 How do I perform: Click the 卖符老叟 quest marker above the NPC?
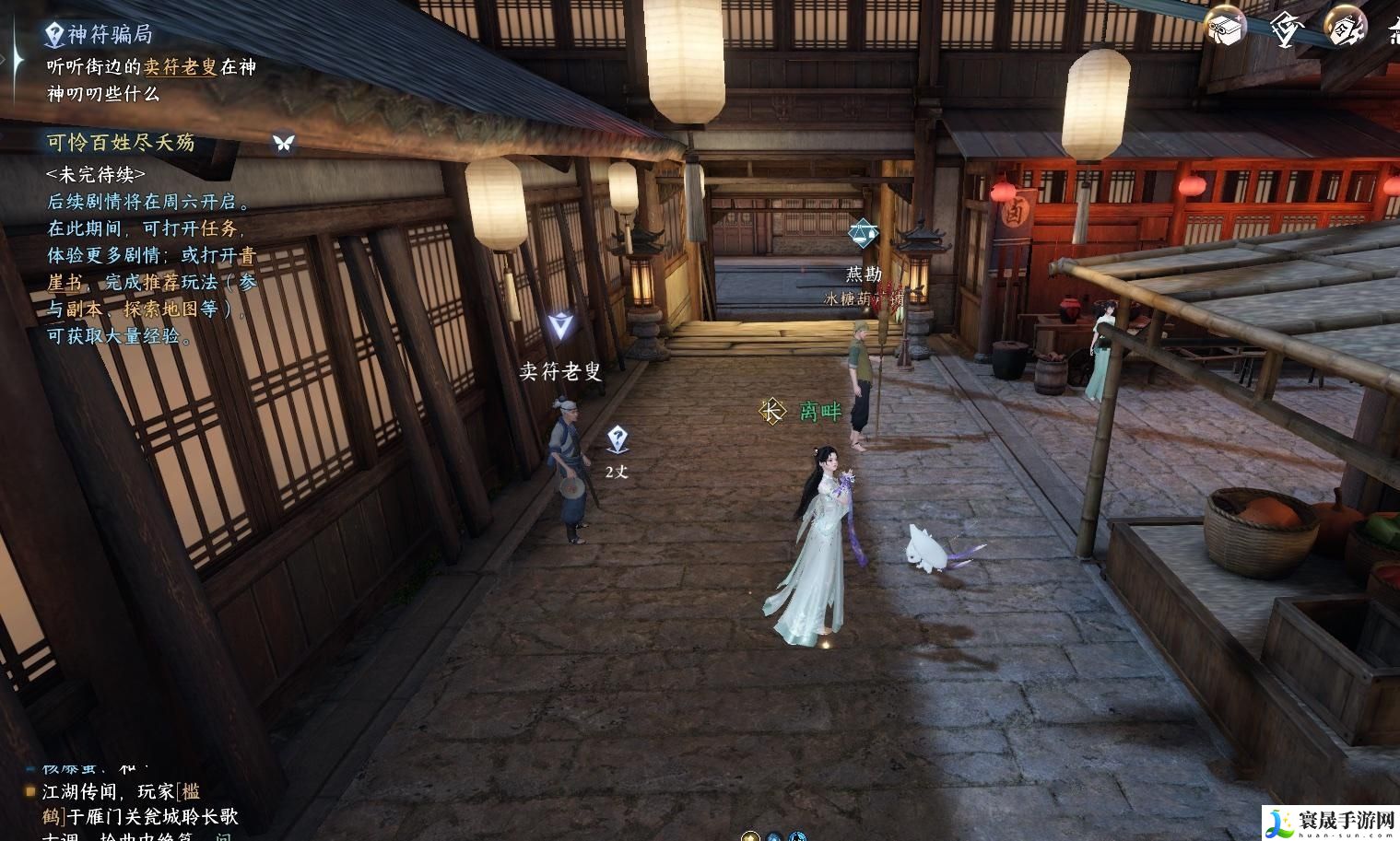pos(559,325)
